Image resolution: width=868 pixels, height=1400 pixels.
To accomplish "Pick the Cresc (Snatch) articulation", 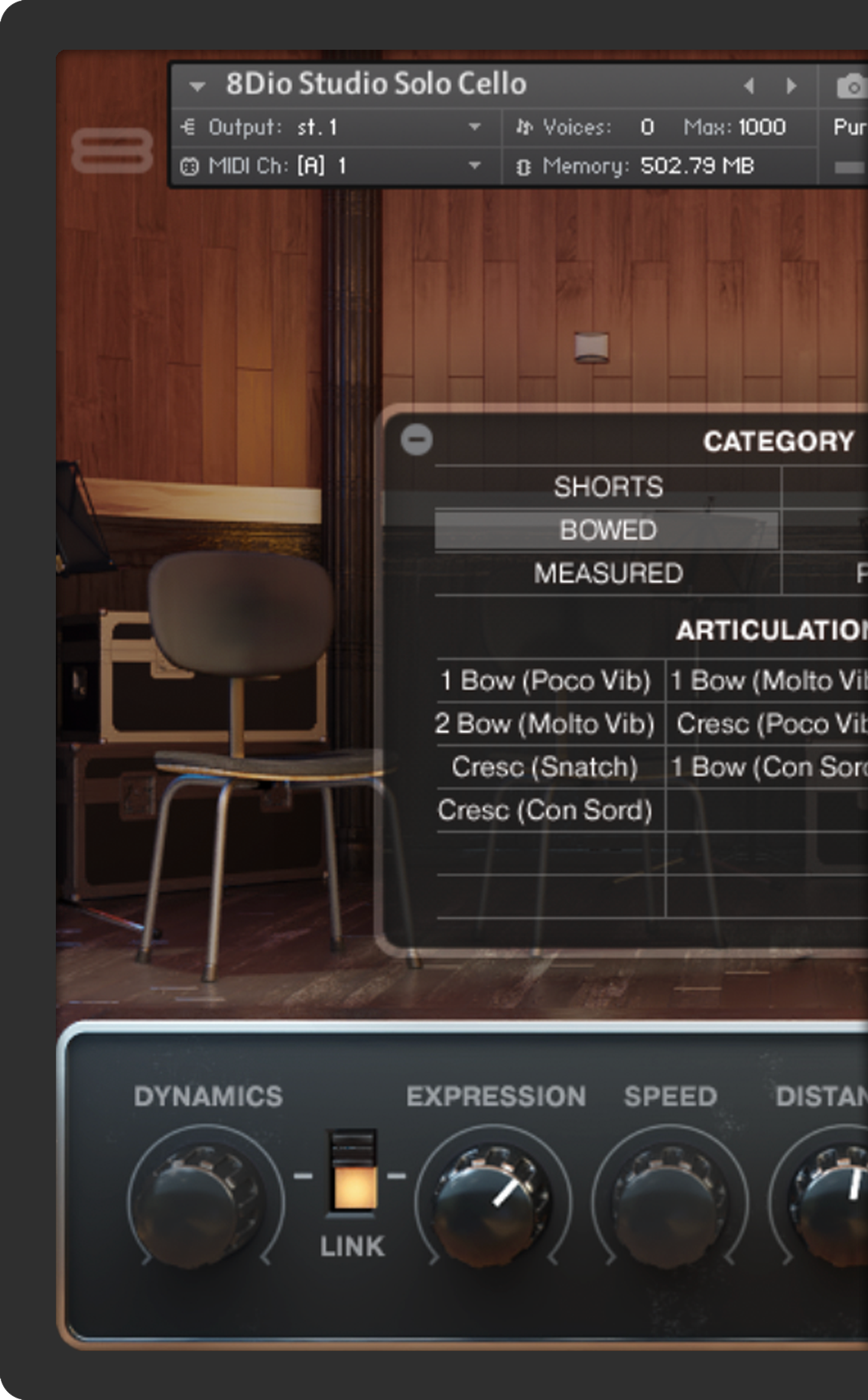I will pos(545,767).
